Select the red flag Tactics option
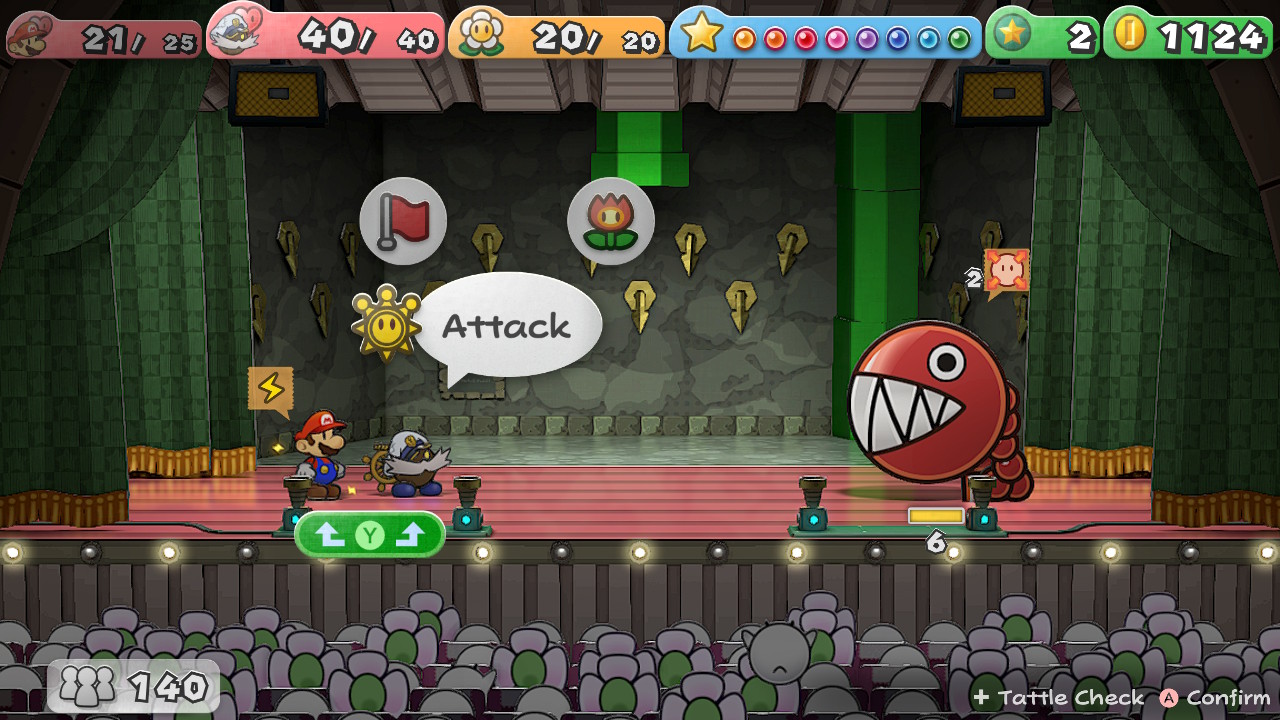 403,221
